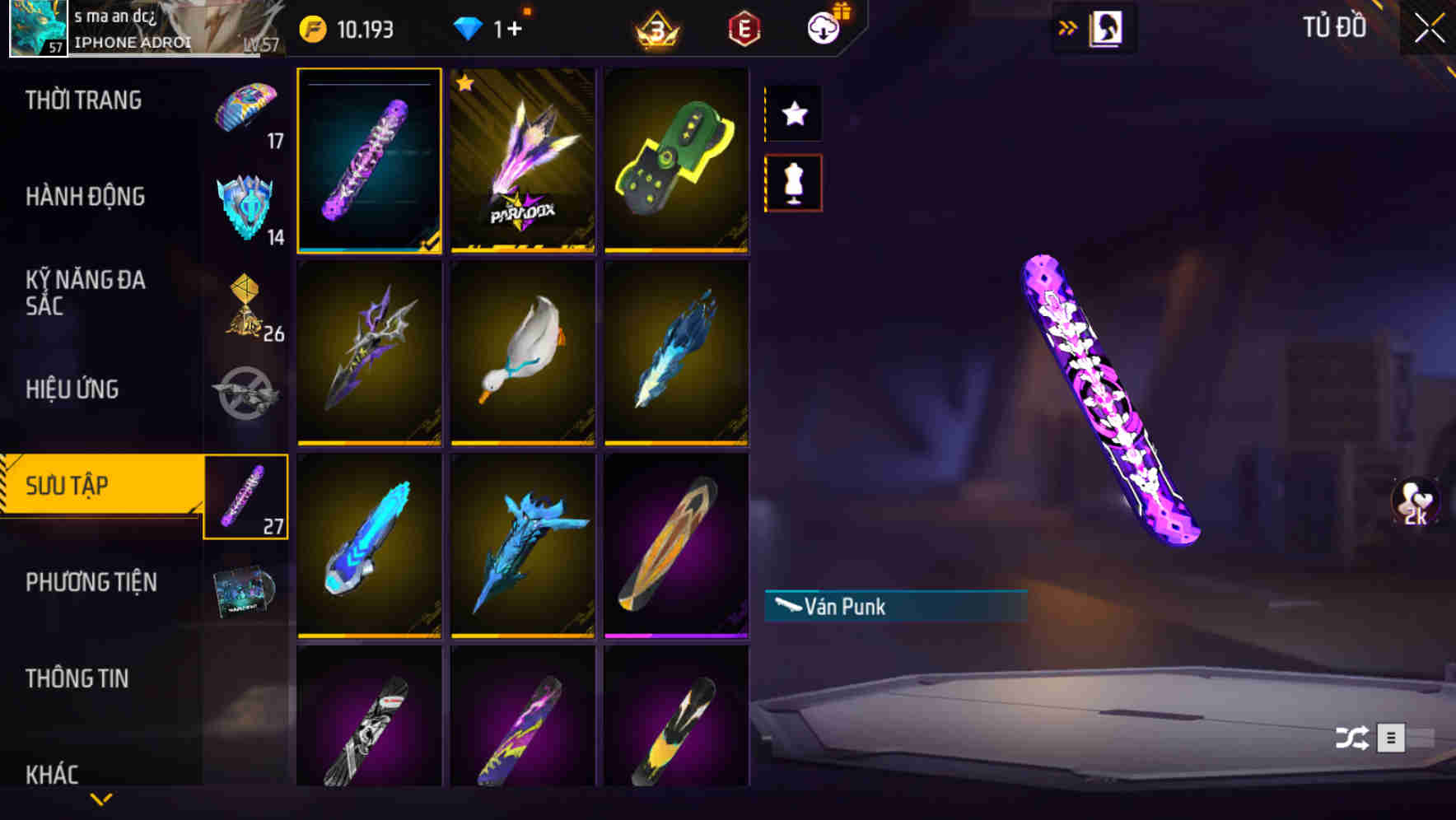1456x820 pixels.
Task: Select the duck surfboard thumbnail
Action: click(x=523, y=356)
